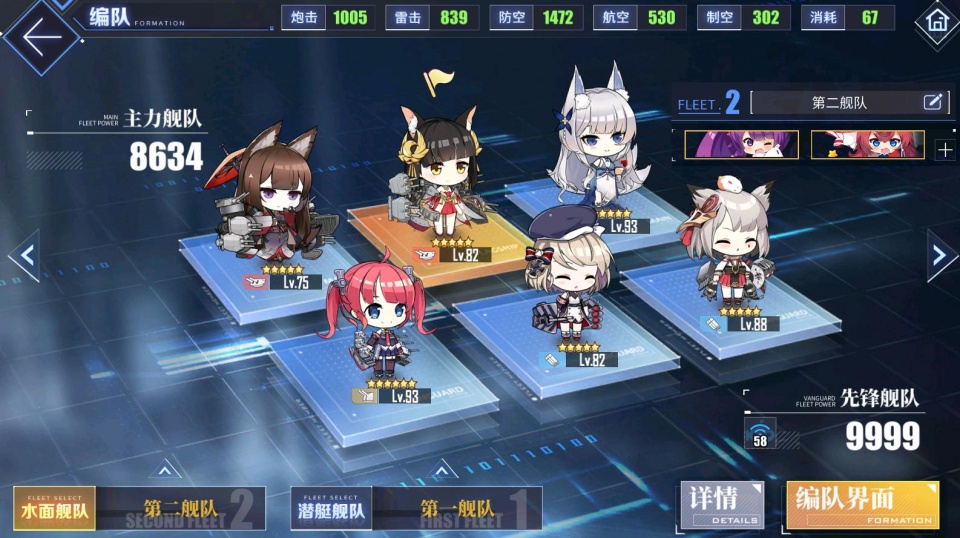Select the red-haired character thumbnail
This screenshot has height=538, width=960.
pos(867,144)
